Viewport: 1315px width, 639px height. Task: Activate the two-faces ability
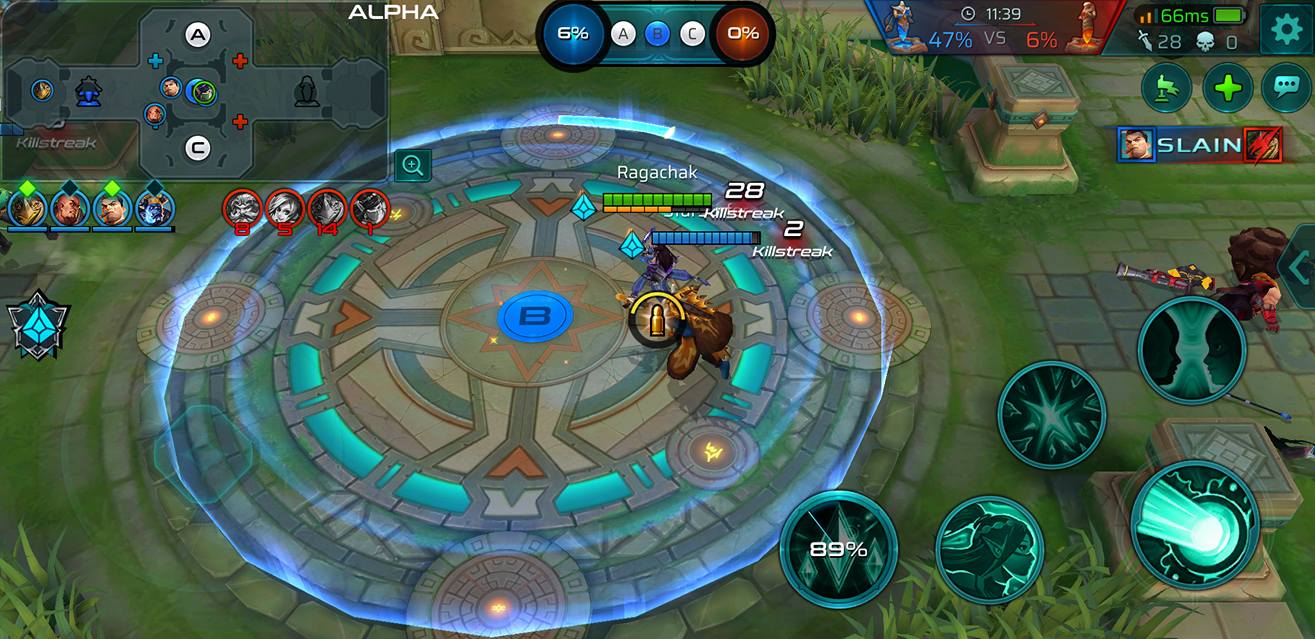(1191, 350)
